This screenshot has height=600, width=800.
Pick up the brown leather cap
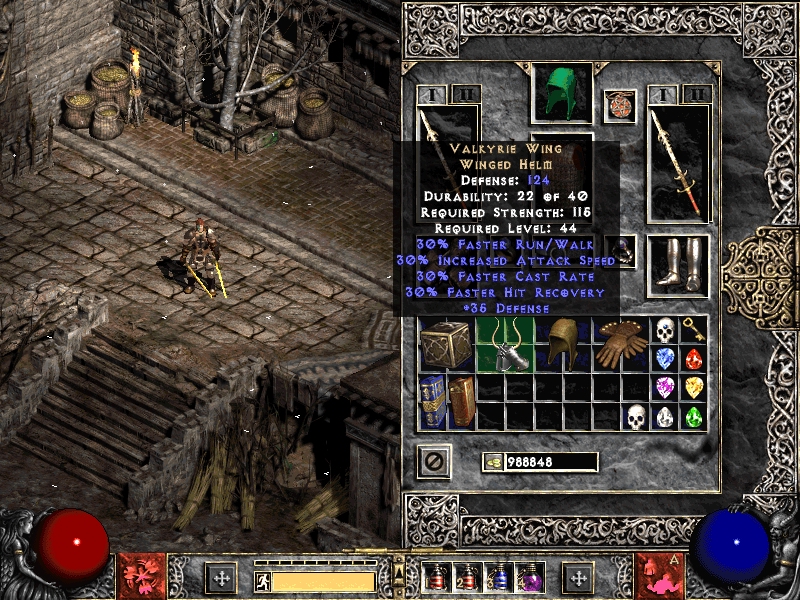click(564, 343)
